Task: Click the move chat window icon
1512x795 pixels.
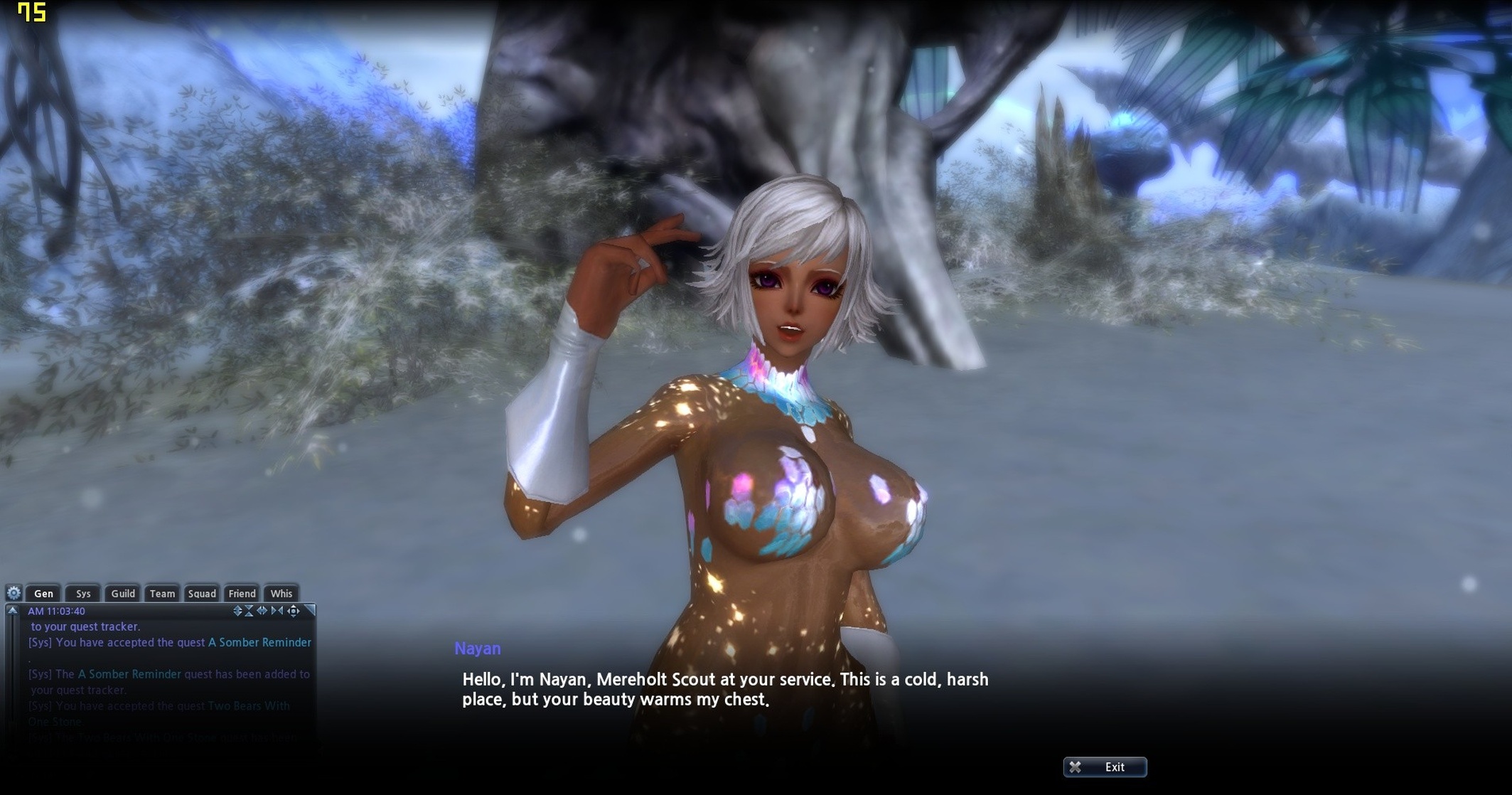Action: tap(294, 612)
